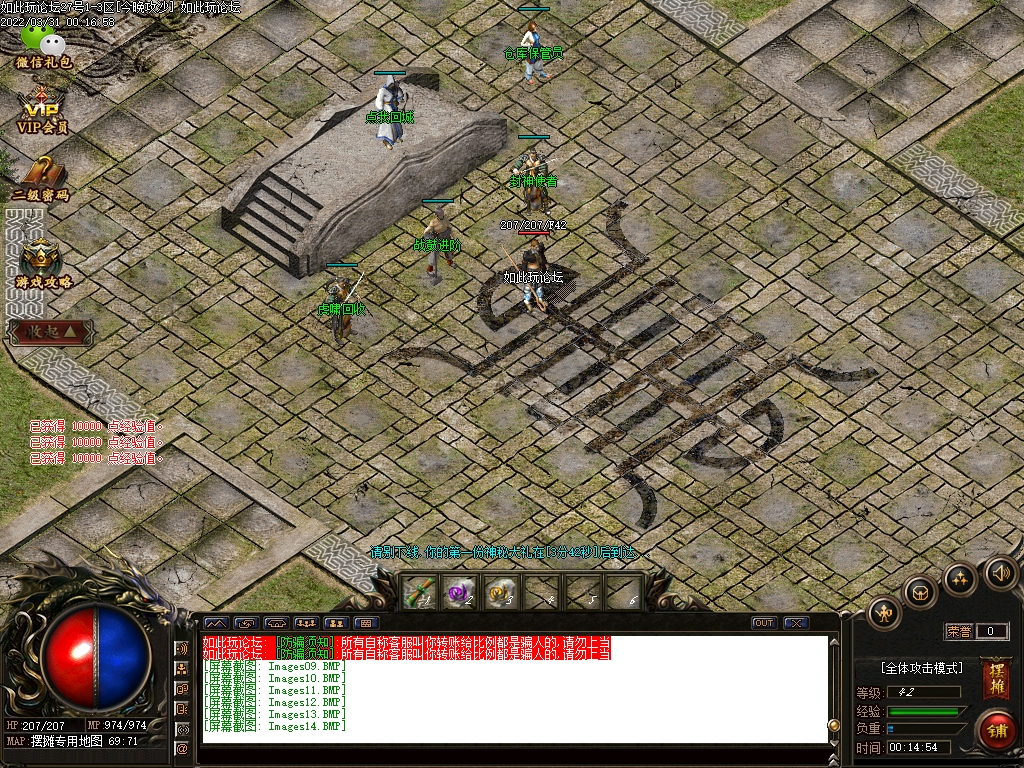Image resolution: width=1024 pixels, height=768 pixels.
Task: Click the 荣誉 honor button
Action: tap(959, 631)
